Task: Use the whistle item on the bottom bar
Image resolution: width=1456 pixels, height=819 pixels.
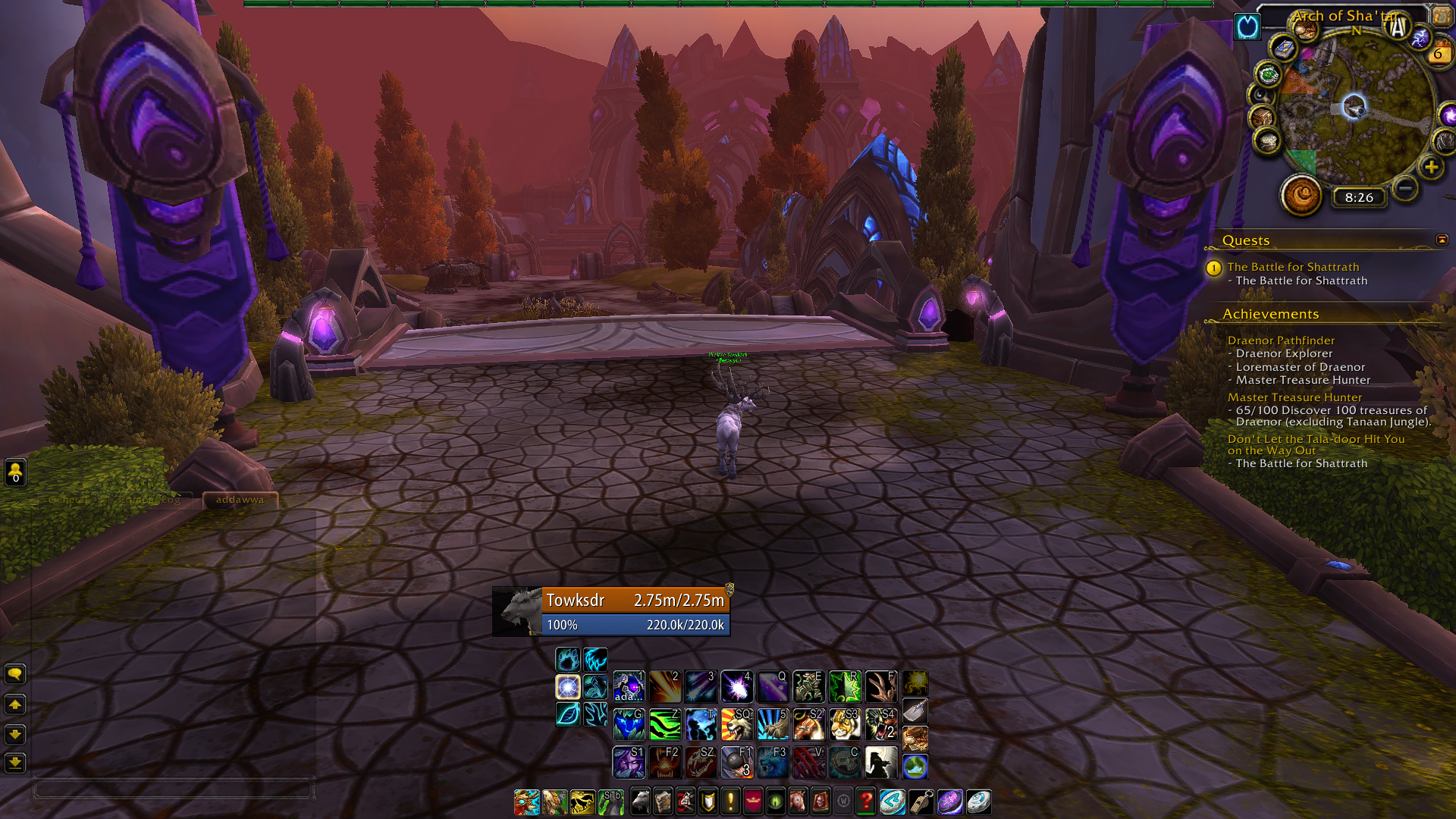Action: point(921,802)
